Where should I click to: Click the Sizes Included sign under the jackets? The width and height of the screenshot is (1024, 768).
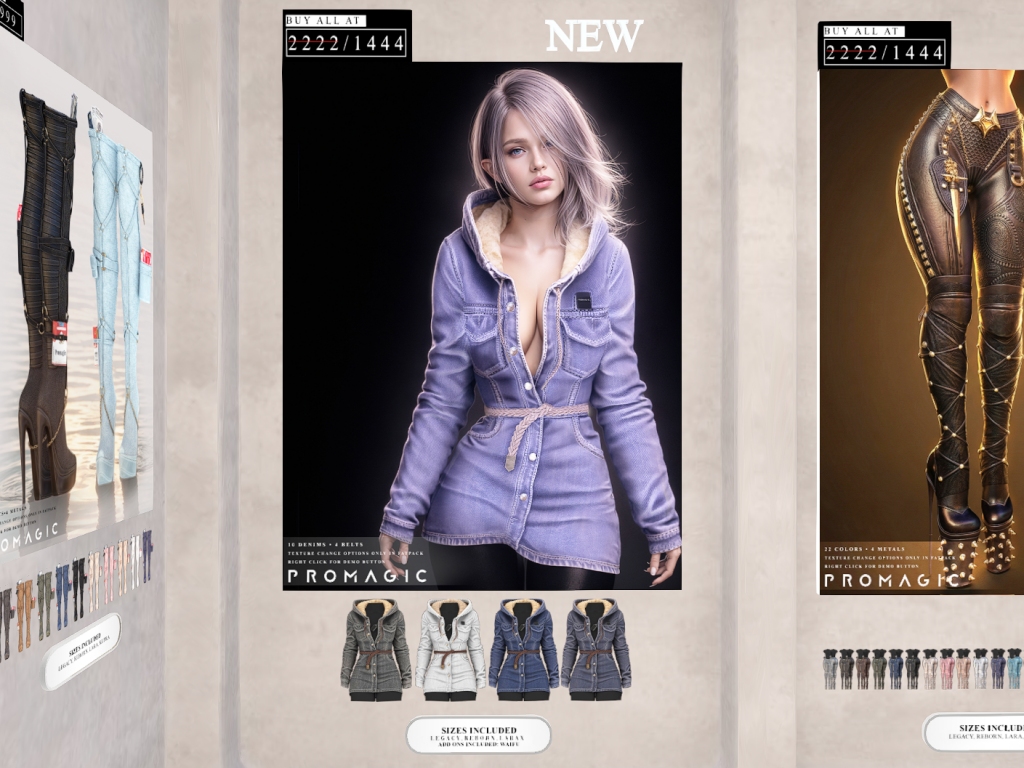click(478, 735)
